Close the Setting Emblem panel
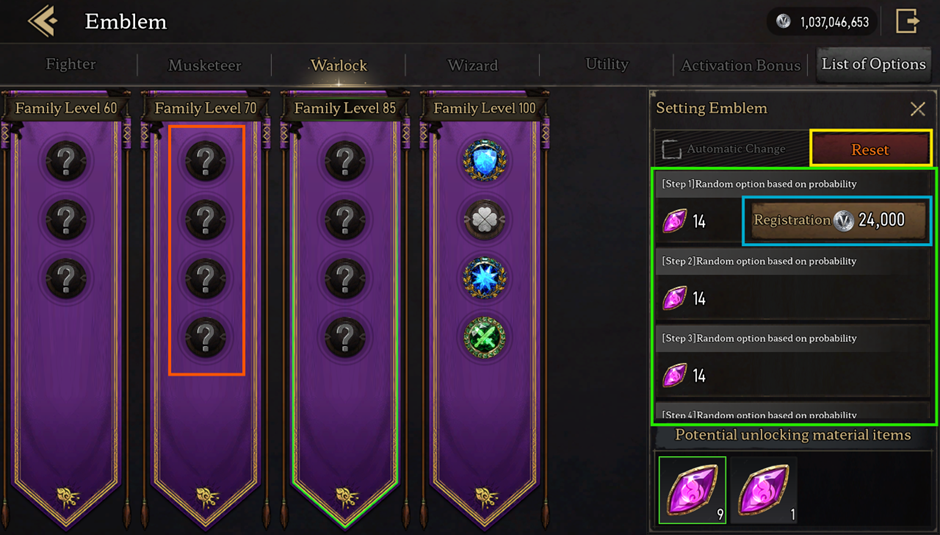The height and width of the screenshot is (535, 940). click(917, 109)
